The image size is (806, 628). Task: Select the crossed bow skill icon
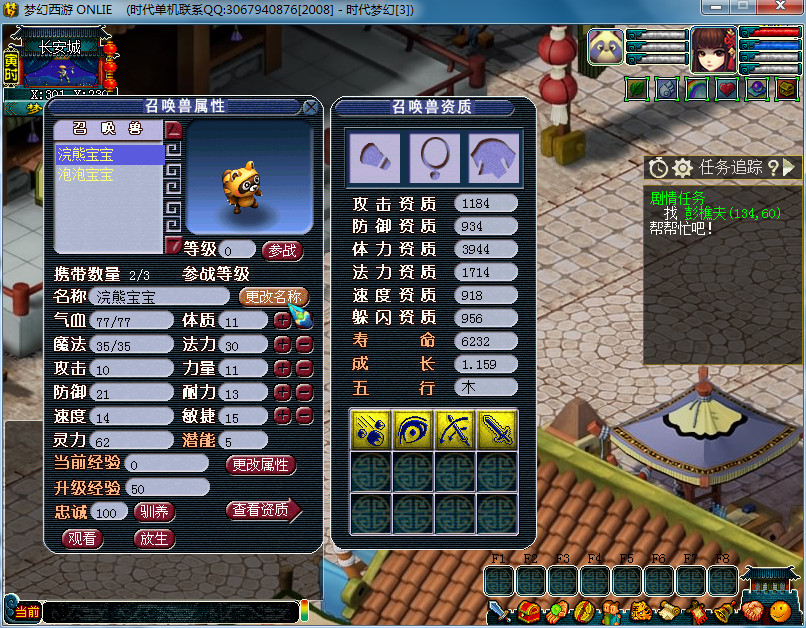click(454, 428)
